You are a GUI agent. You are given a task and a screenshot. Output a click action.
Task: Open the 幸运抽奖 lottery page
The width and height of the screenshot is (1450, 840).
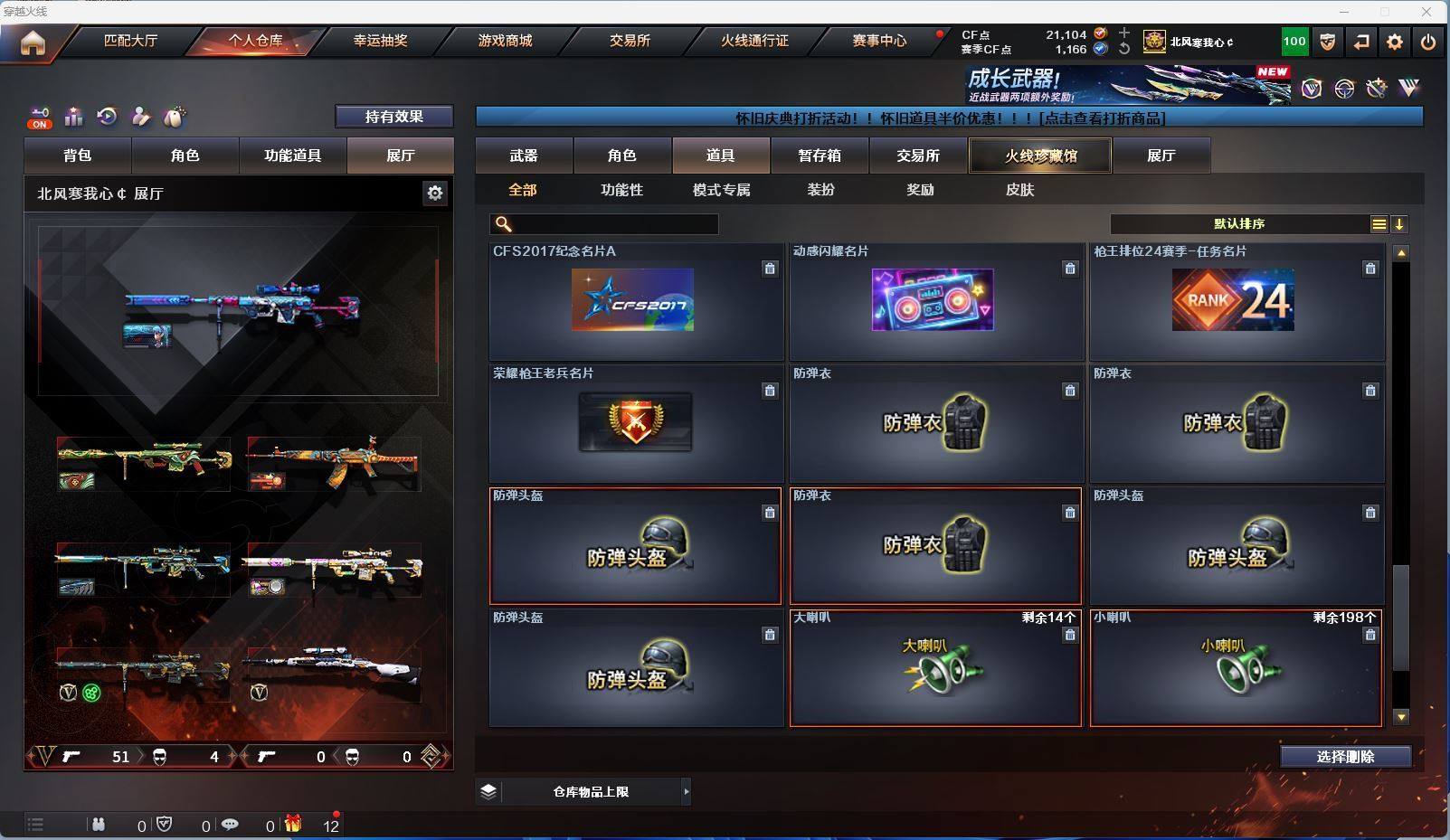point(380,41)
